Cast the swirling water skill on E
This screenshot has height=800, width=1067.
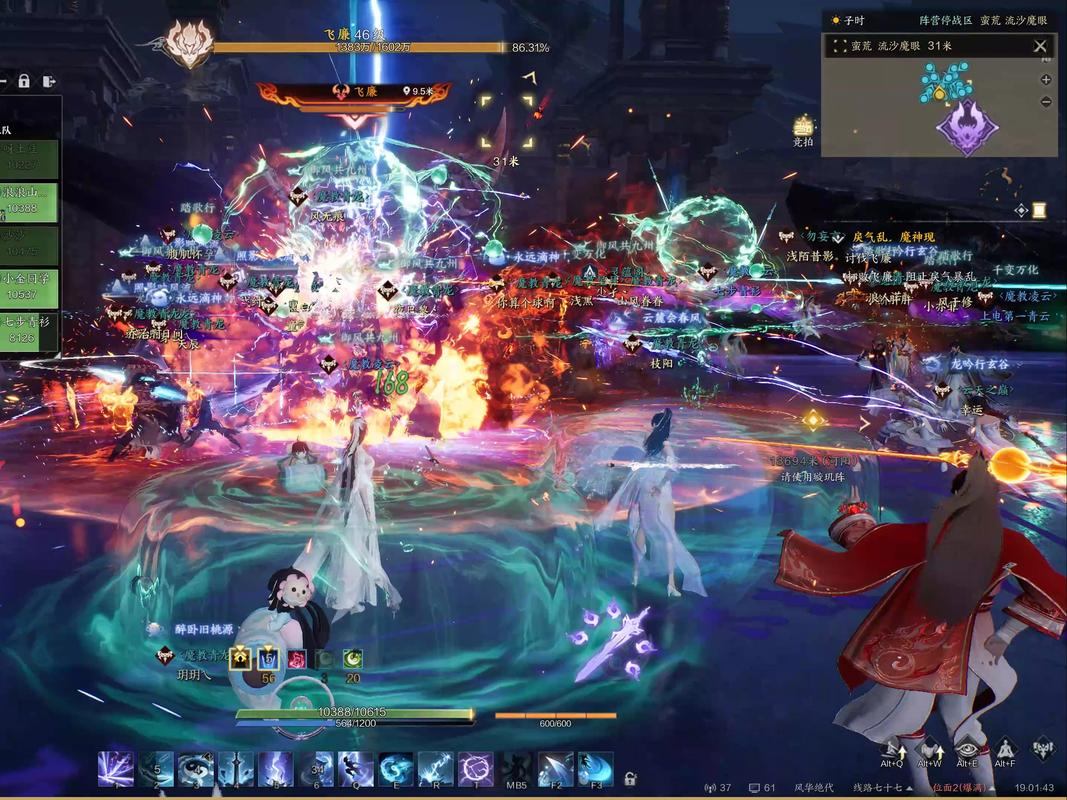pos(396,769)
